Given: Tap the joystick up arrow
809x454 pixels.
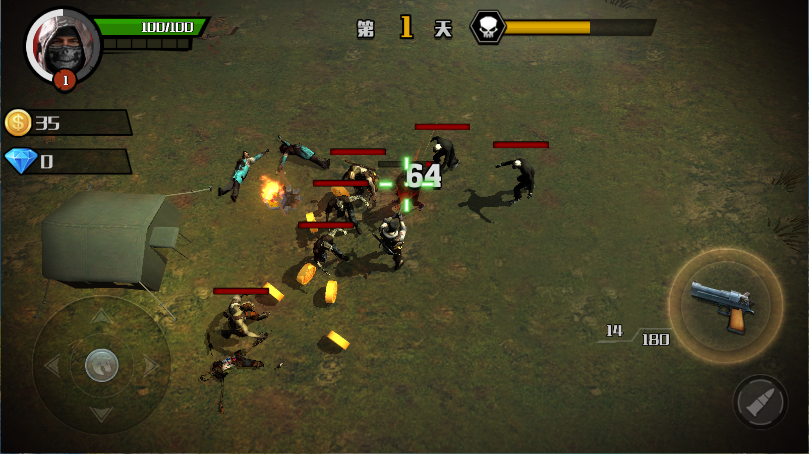Looking at the screenshot, I should pyautogui.click(x=101, y=317).
